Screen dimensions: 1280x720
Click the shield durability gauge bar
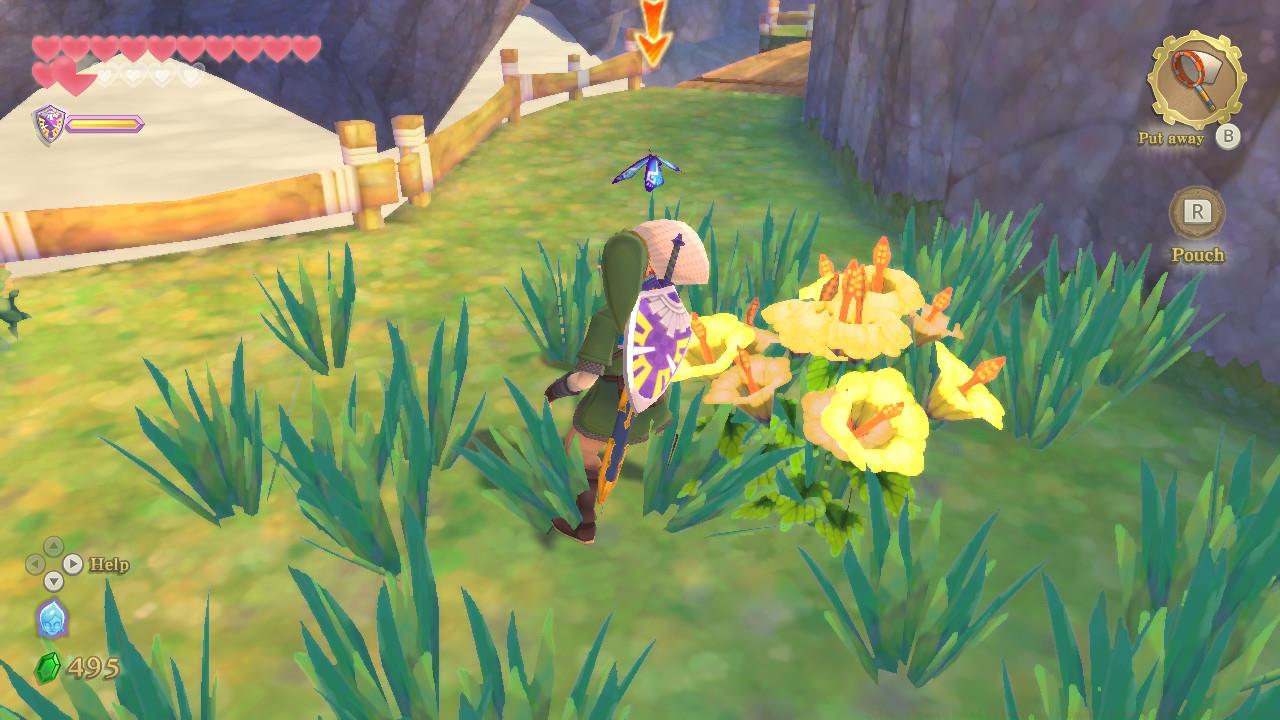(103, 123)
